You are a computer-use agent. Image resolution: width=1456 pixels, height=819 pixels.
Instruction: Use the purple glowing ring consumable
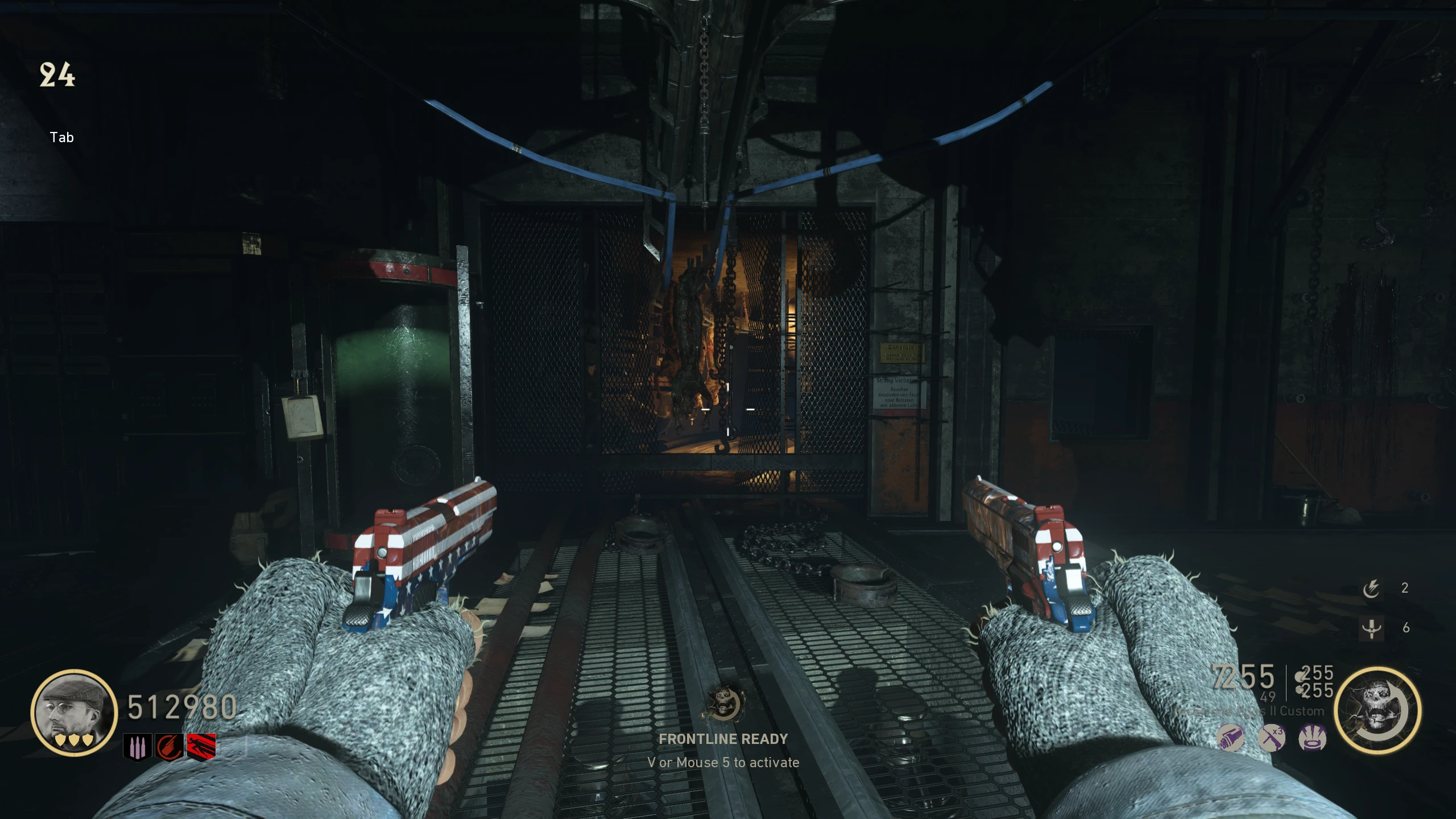[x=1313, y=739]
